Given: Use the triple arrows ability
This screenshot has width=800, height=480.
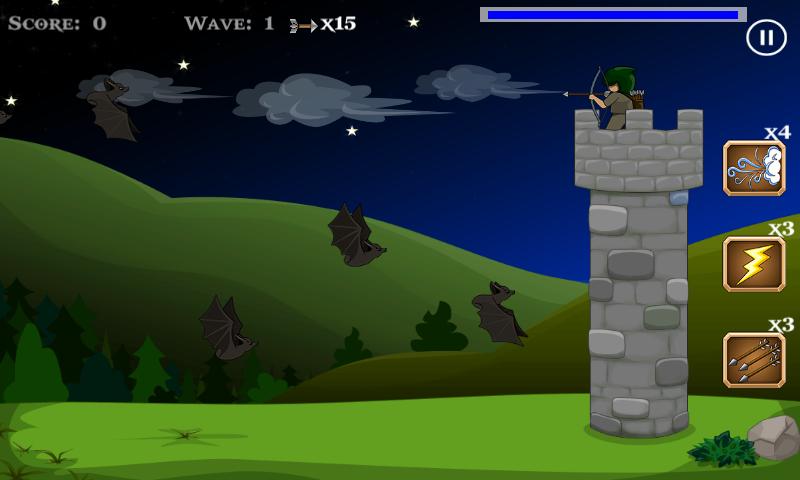Looking at the screenshot, I should (x=754, y=360).
